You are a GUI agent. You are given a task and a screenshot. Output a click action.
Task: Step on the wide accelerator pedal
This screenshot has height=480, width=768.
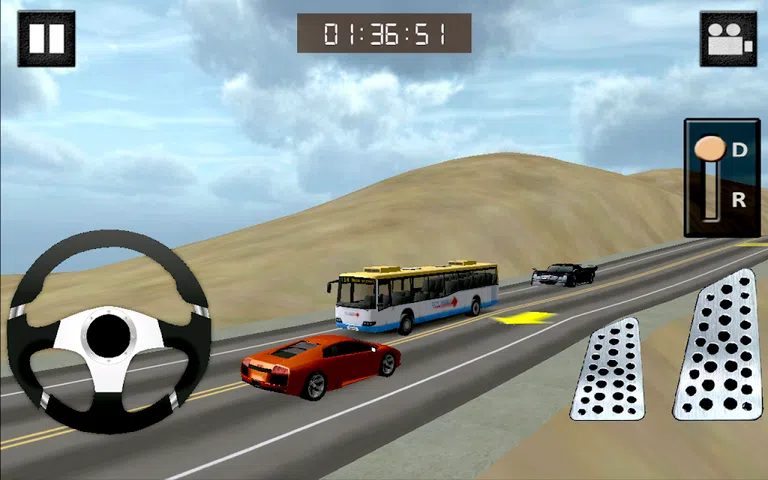point(720,345)
